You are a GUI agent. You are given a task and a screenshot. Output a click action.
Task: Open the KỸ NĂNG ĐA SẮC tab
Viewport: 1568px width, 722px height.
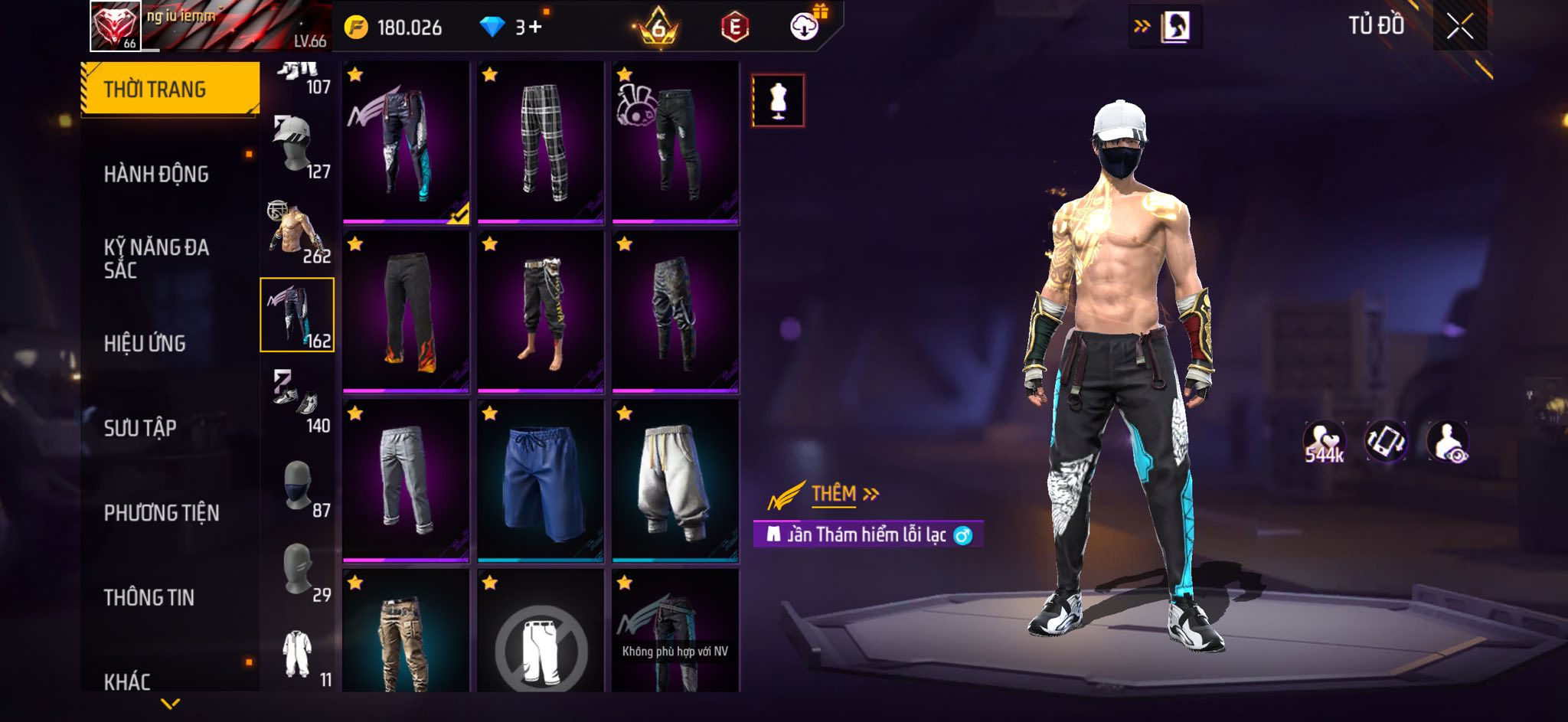coord(156,258)
